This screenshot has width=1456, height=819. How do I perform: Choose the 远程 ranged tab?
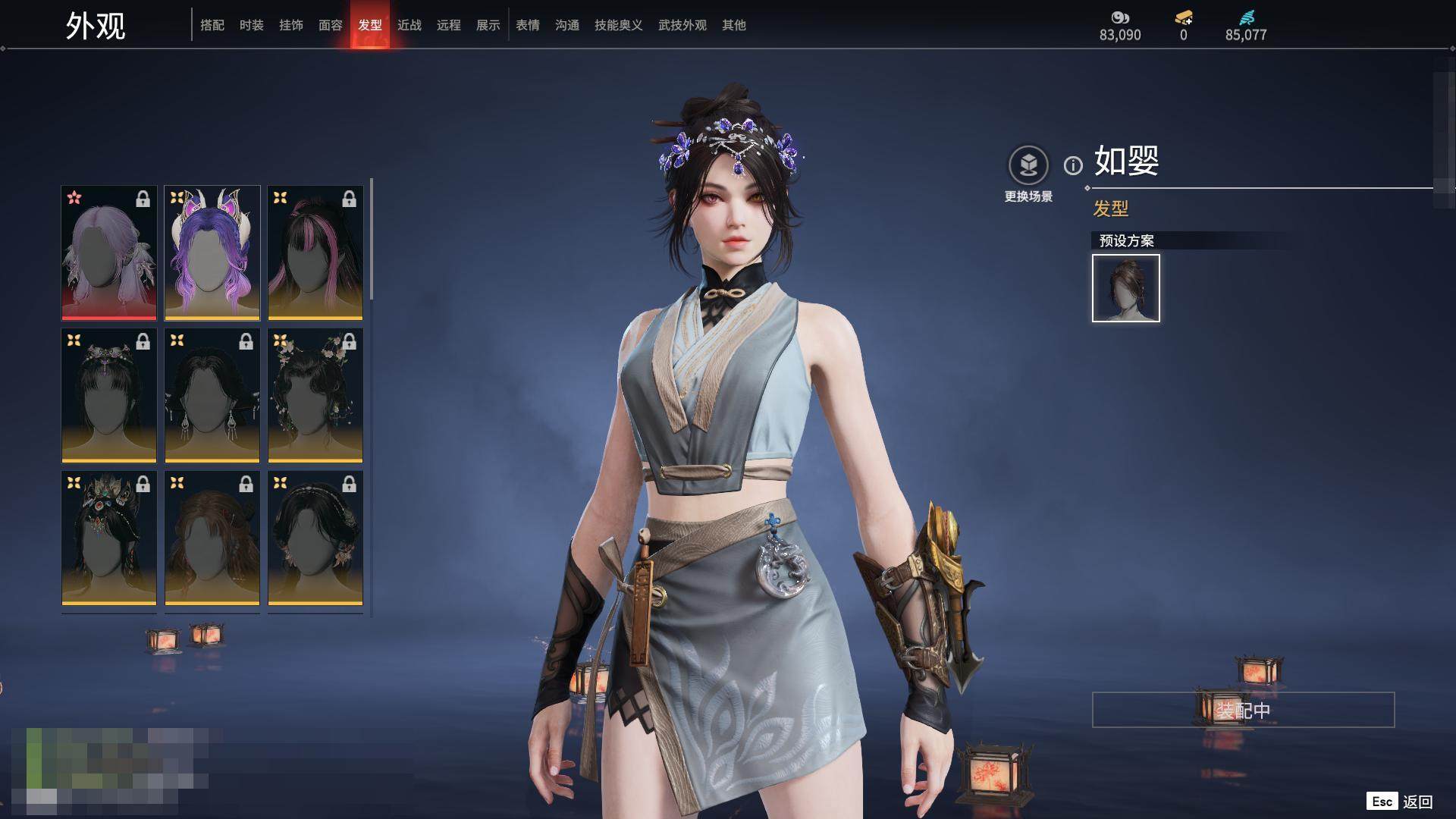(x=449, y=25)
